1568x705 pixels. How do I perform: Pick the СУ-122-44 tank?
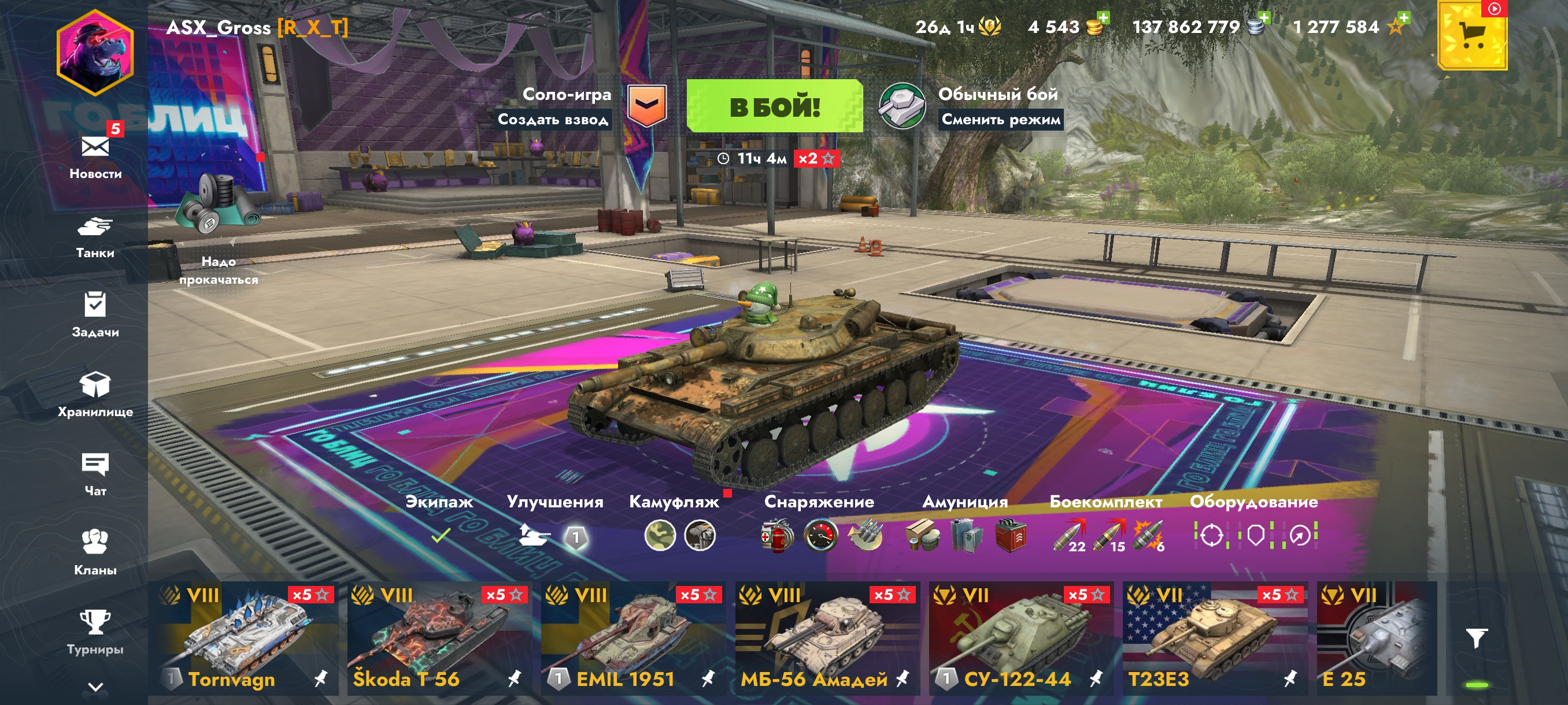[1020, 637]
